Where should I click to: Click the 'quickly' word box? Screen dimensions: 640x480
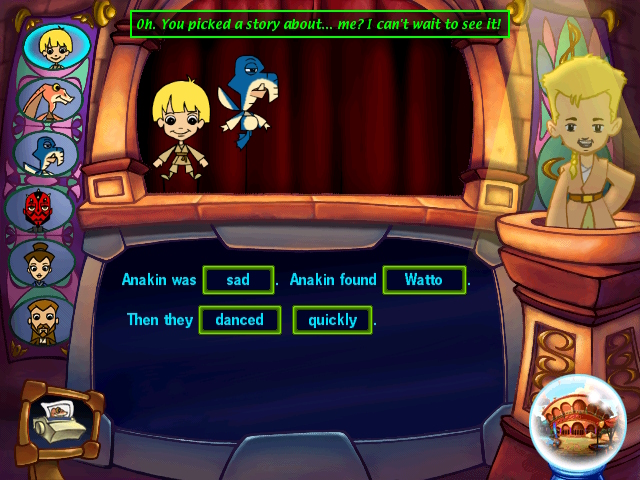tap(332, 320)
